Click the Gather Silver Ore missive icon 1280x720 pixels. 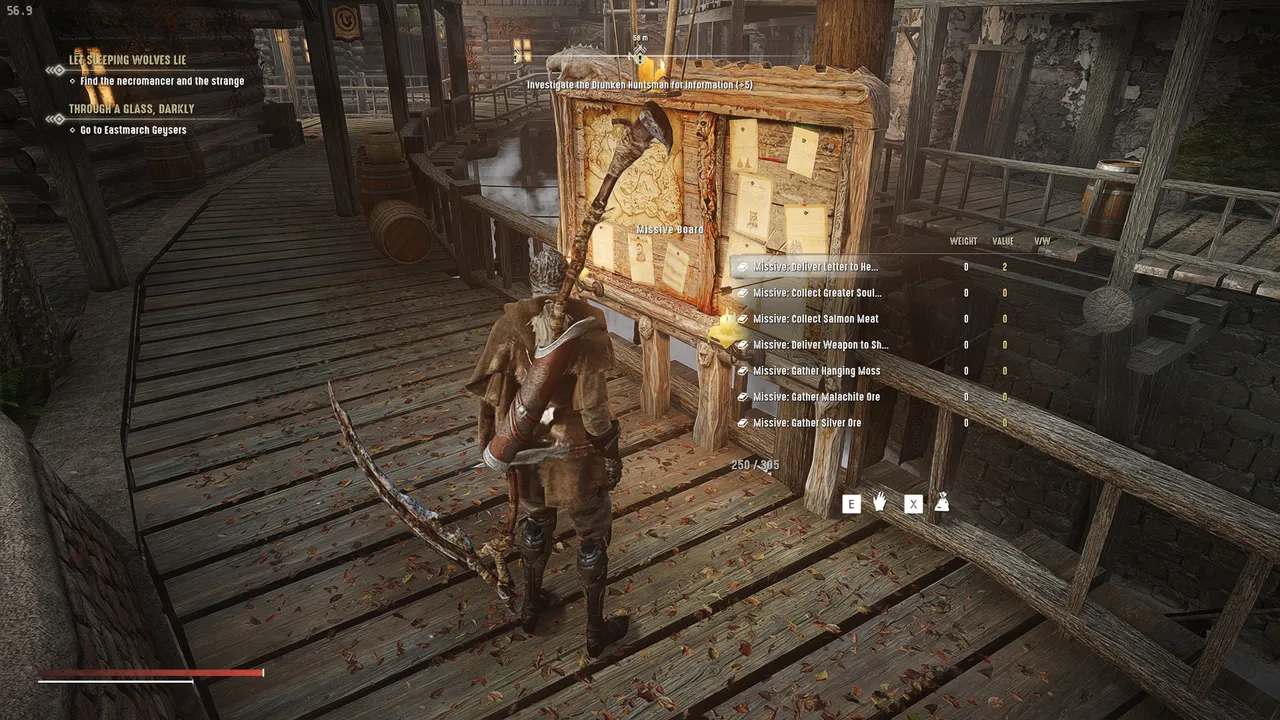coord(744,422)
